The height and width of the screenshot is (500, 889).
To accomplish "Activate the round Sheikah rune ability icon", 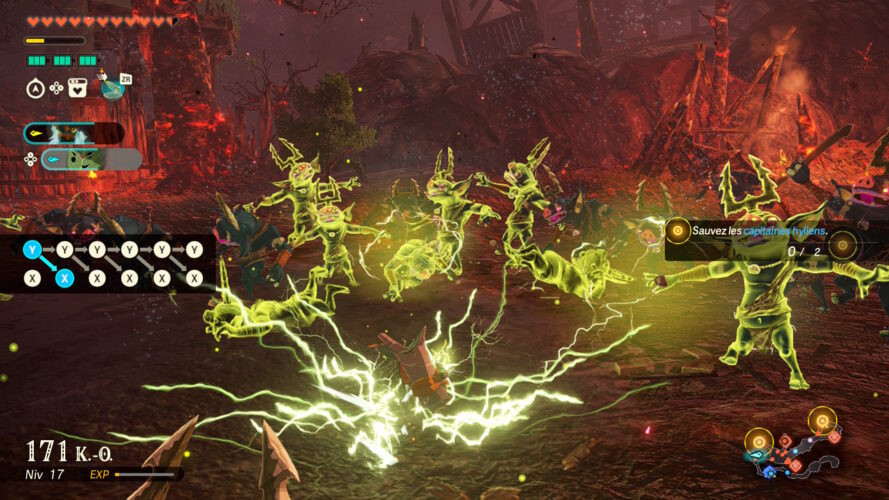I will point(112,87).
